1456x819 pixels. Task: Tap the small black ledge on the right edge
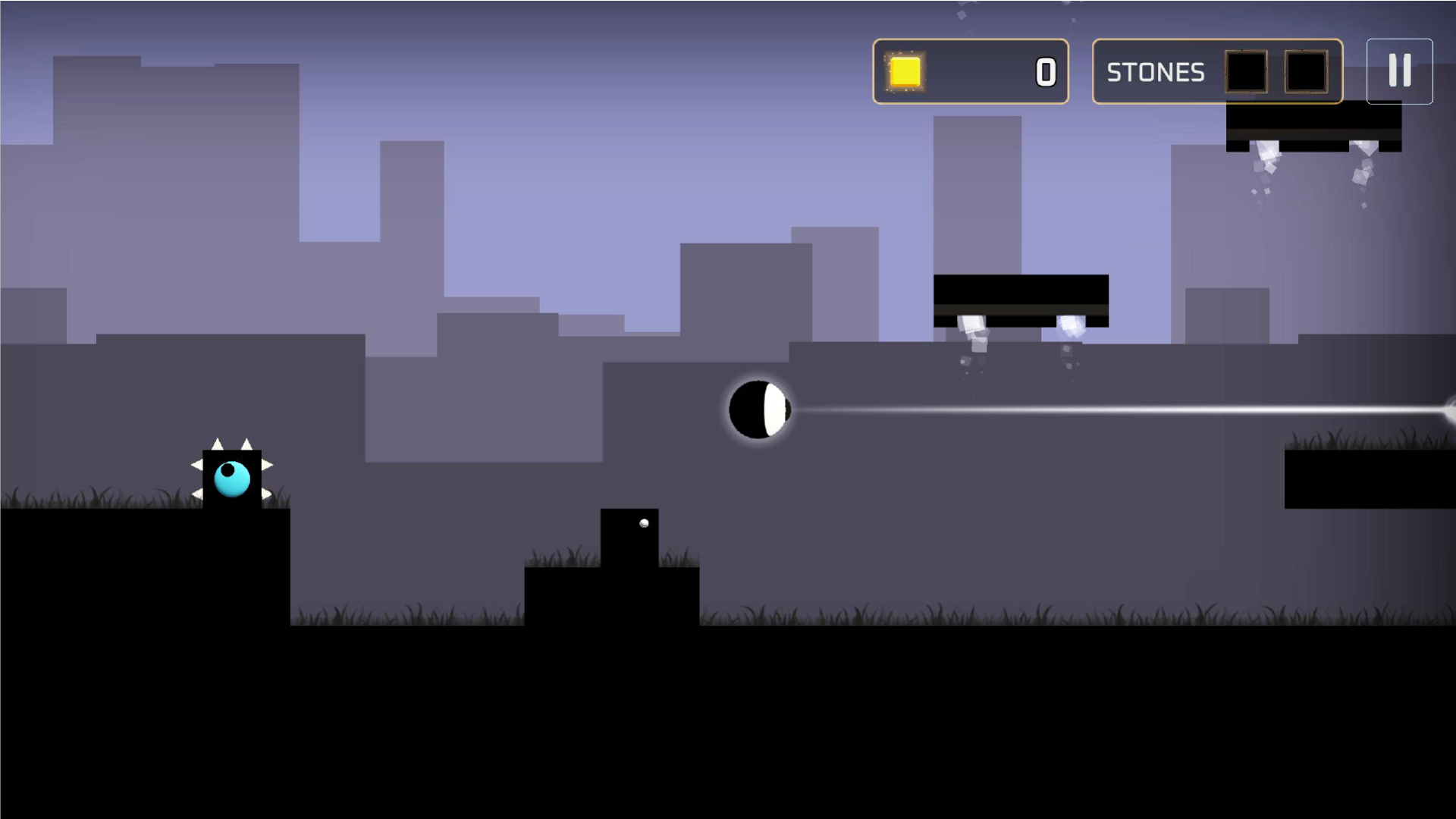click(x=1373, y=478)
